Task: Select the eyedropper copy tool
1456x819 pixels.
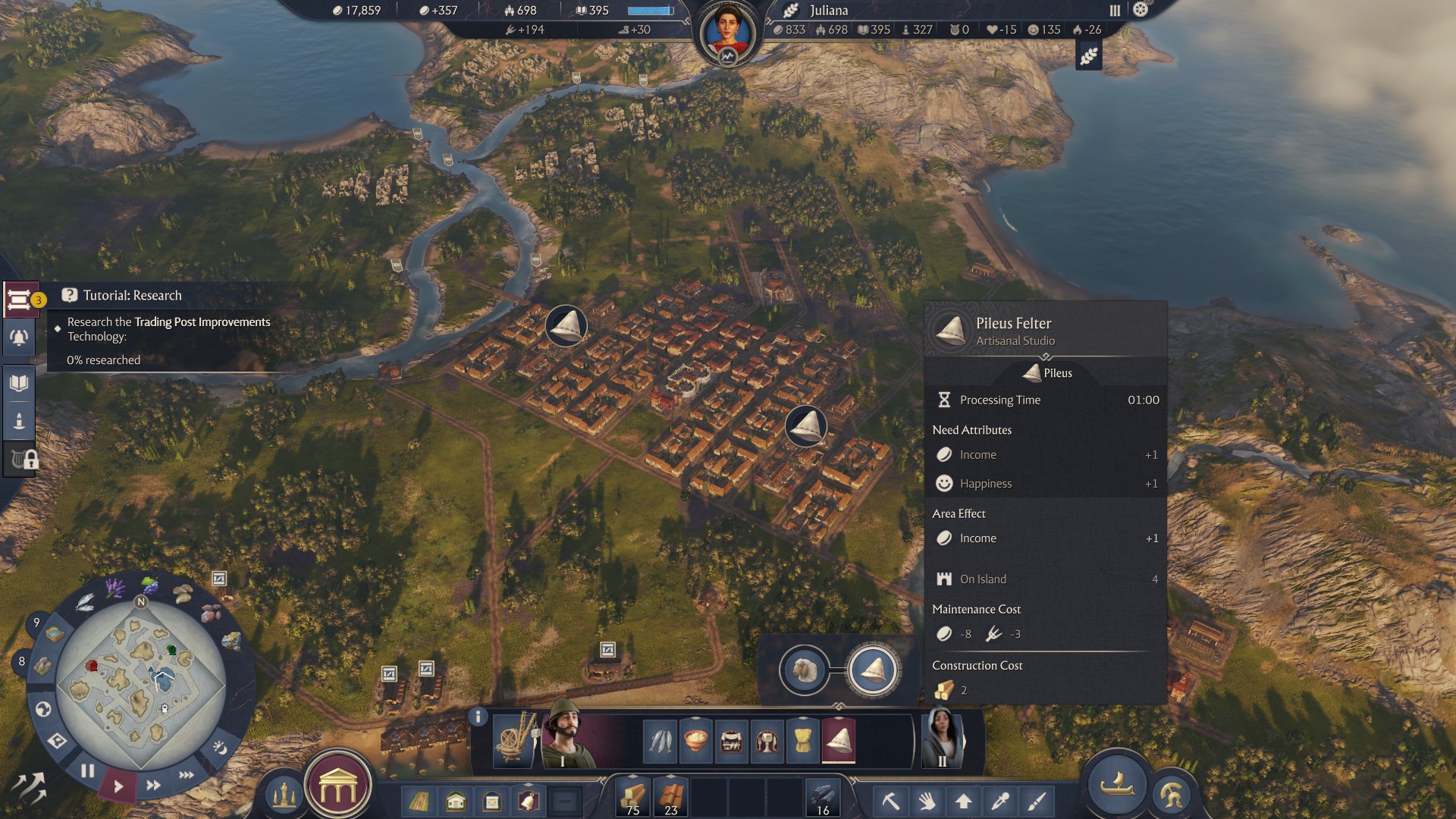Action: [999, 801]
